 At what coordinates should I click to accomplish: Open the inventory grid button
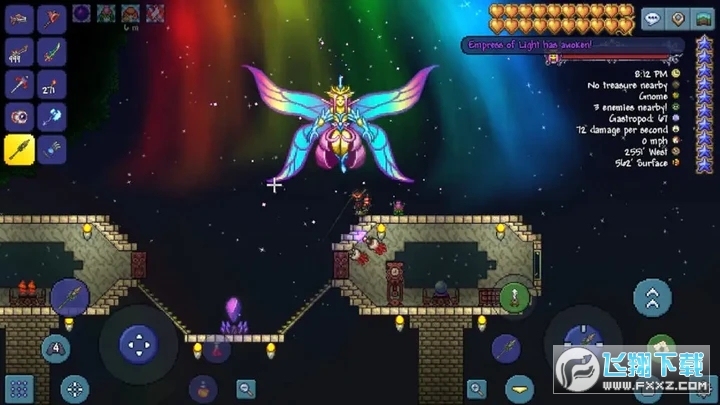(x=19, y=388)
